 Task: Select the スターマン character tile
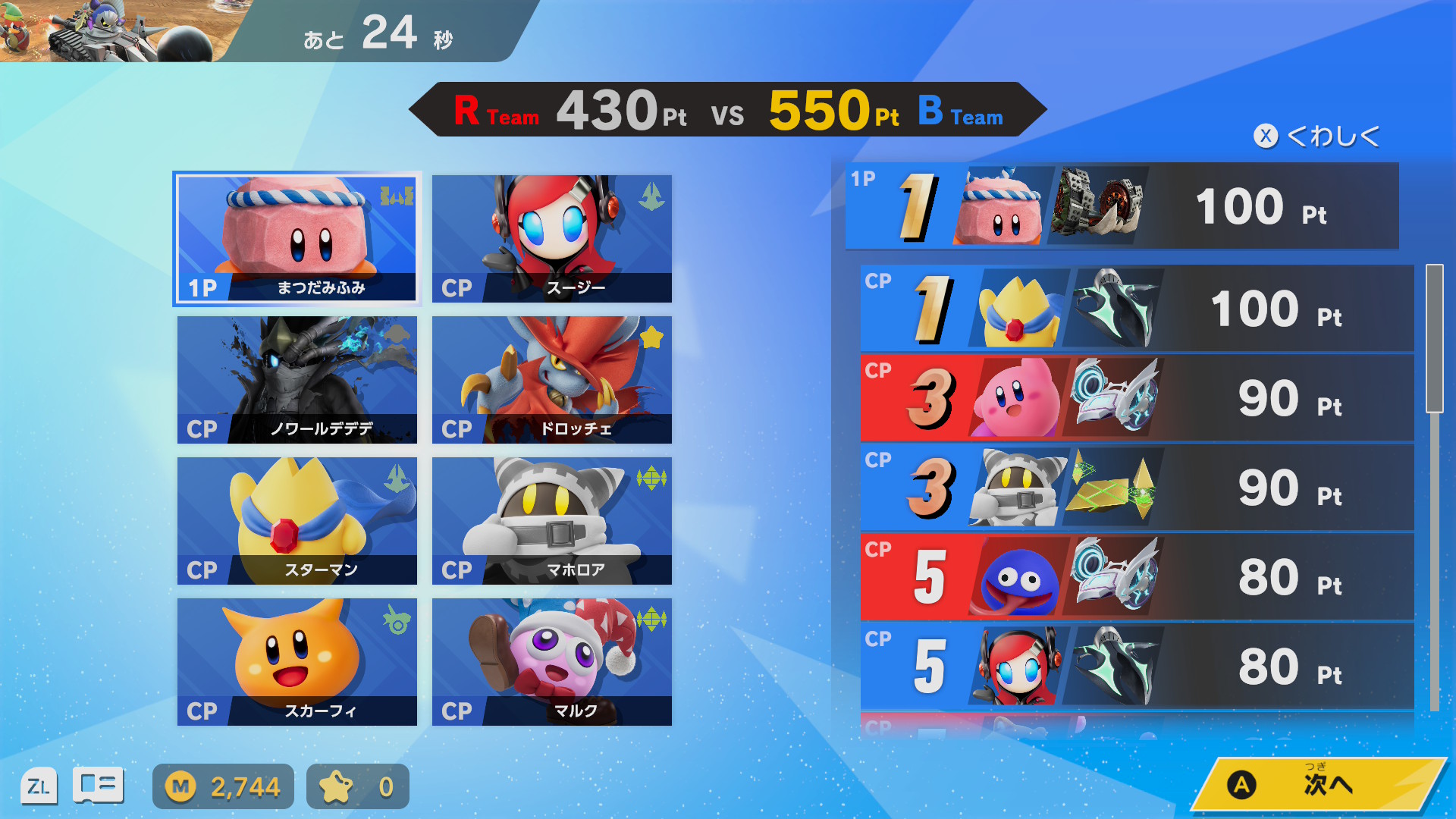(297, 521)
